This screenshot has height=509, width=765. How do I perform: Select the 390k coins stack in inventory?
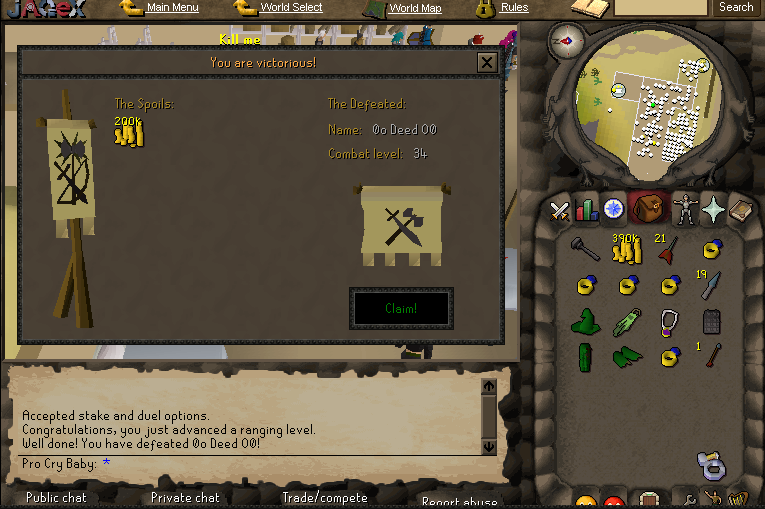626,250
